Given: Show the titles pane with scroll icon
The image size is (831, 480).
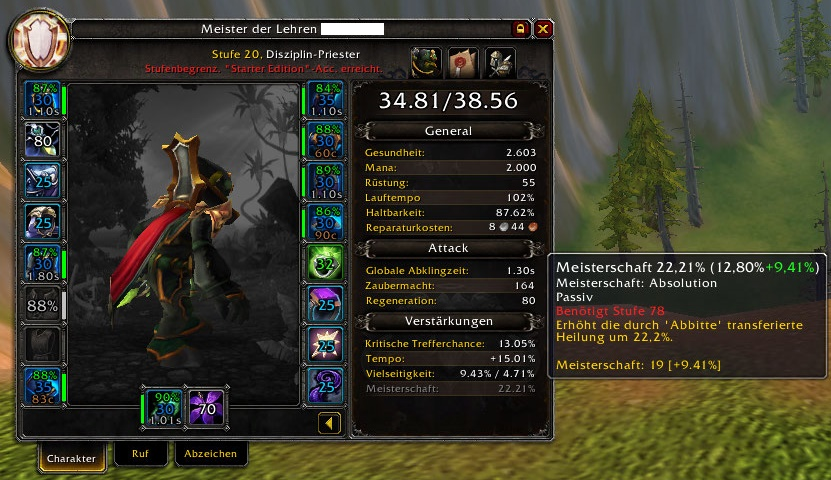Looking at the screenshot, I should [463, 62].
